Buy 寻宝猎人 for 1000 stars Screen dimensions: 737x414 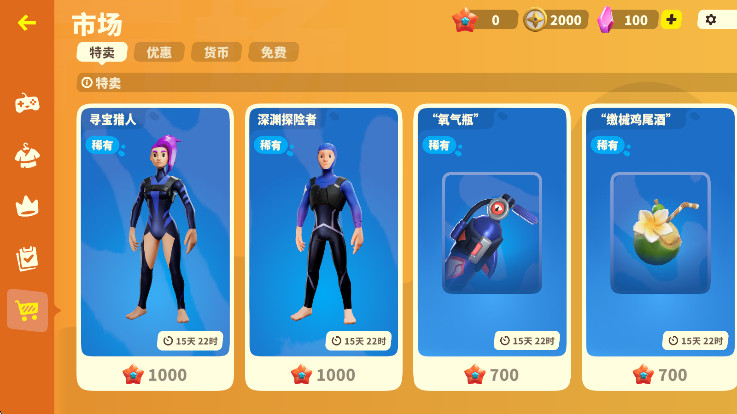[x=155, y=375]
